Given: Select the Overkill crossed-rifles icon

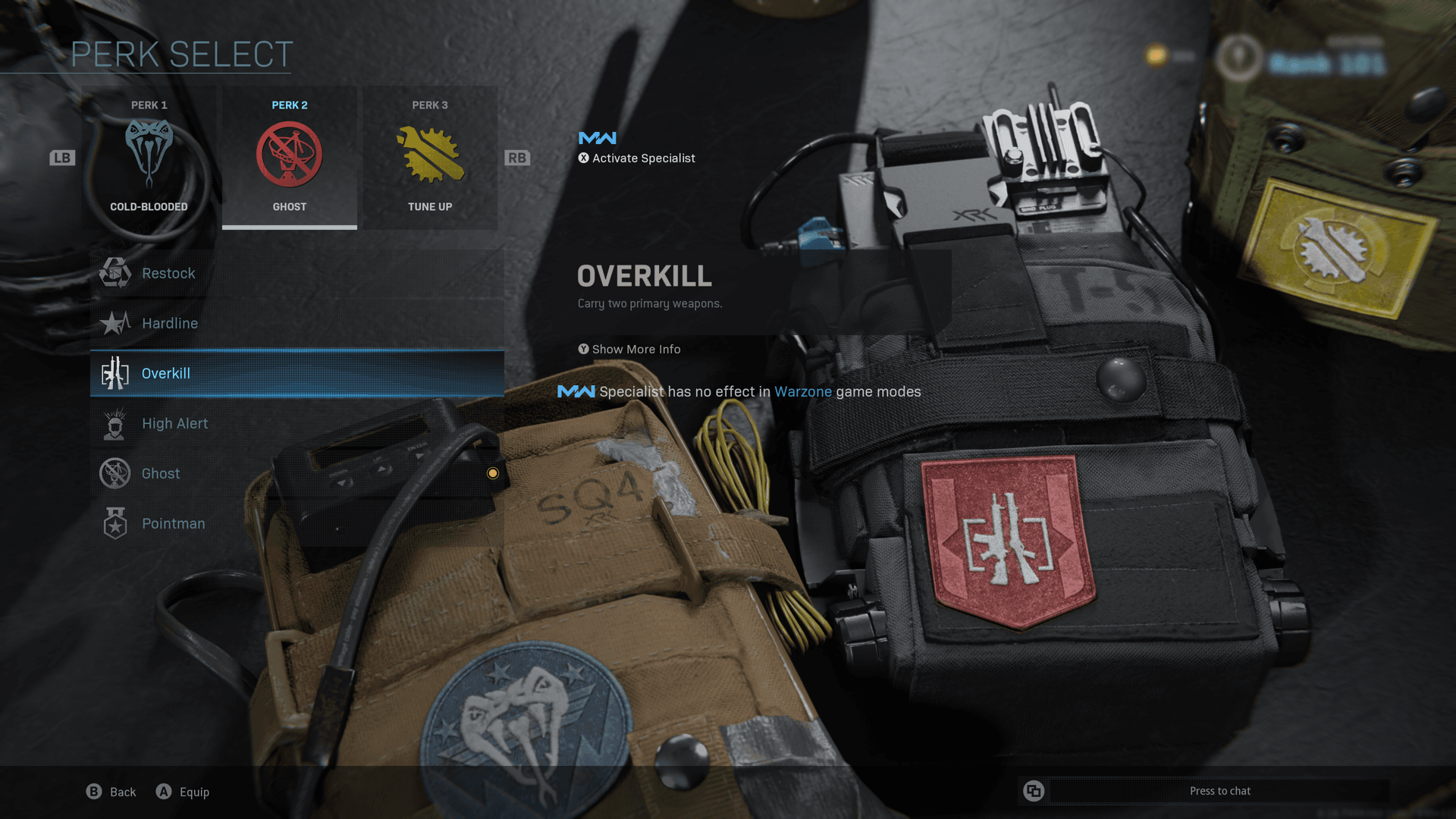Looking at the screenshot, I should click(115, 373).
